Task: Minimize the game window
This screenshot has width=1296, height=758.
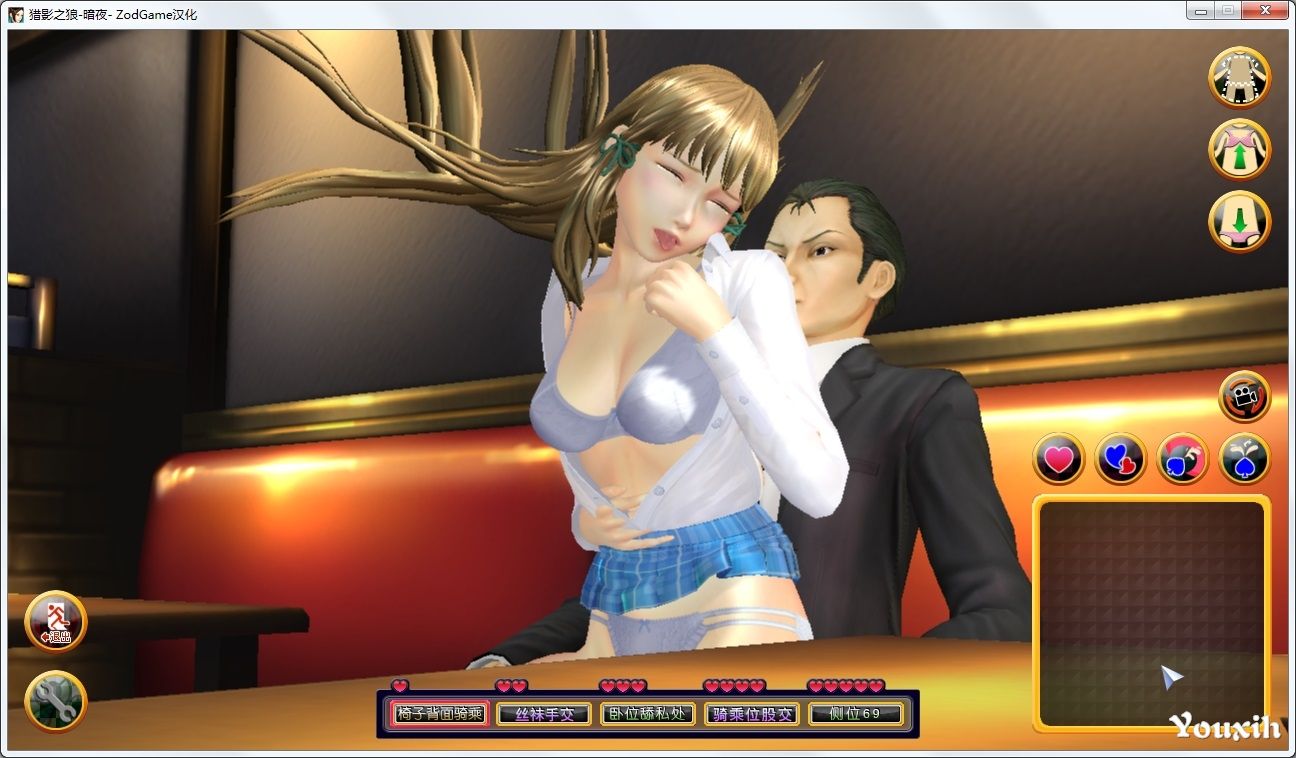Action: [1200, 10]
